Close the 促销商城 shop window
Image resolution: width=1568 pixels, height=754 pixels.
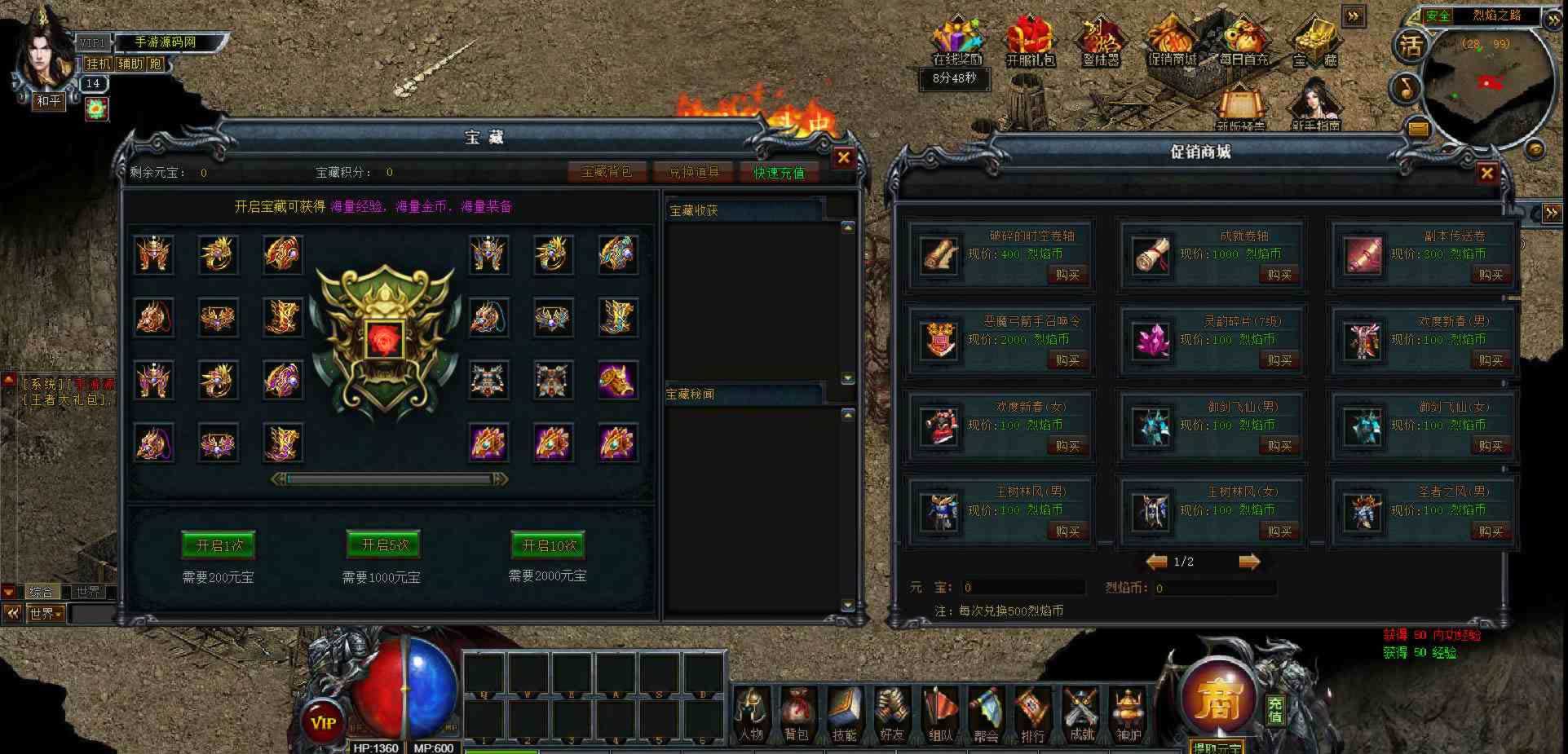[x=1486, y=173]
